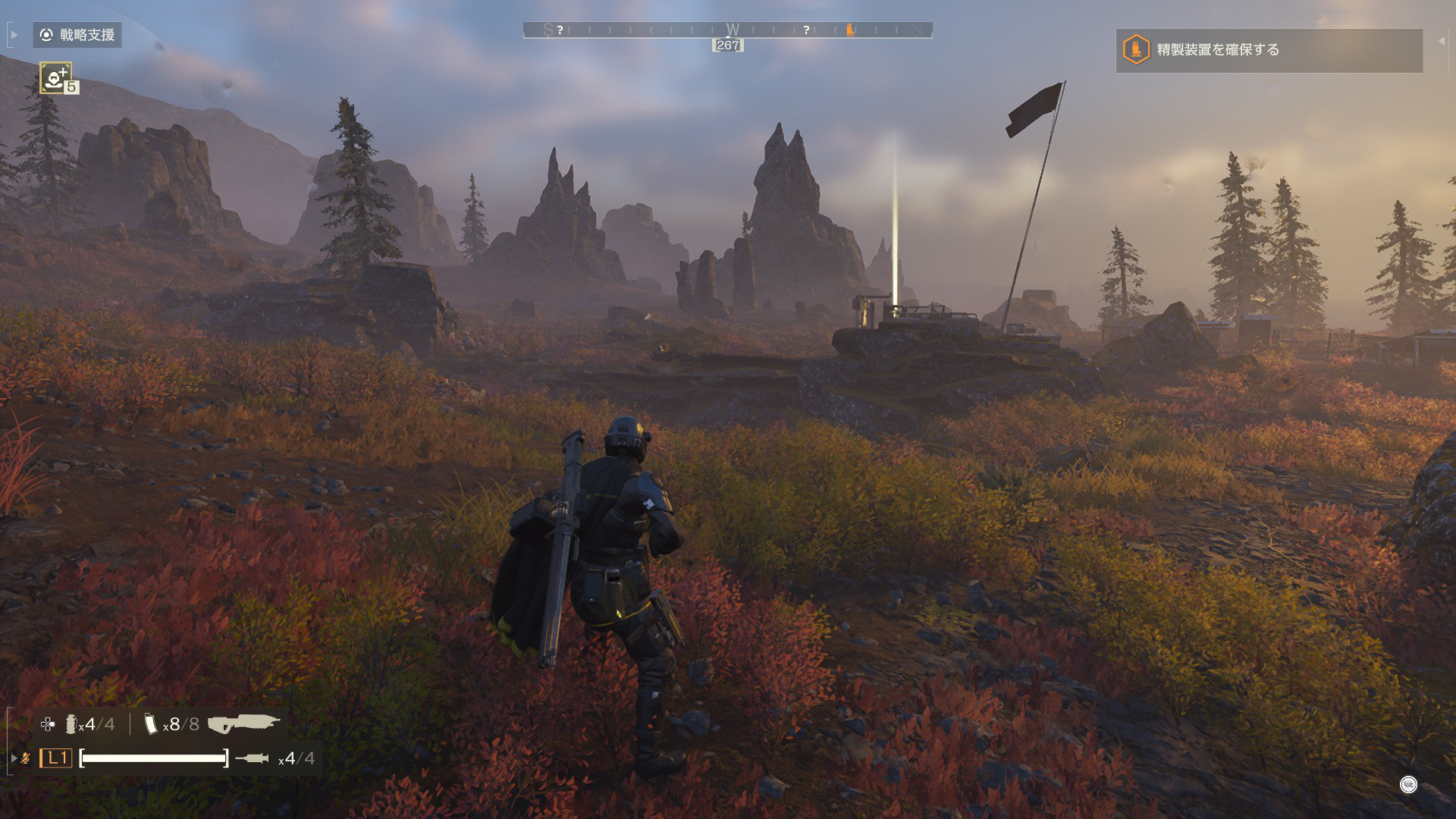1456x819 pixels.
Task: Click the stim syringe icon
Action: click(252, 758)
